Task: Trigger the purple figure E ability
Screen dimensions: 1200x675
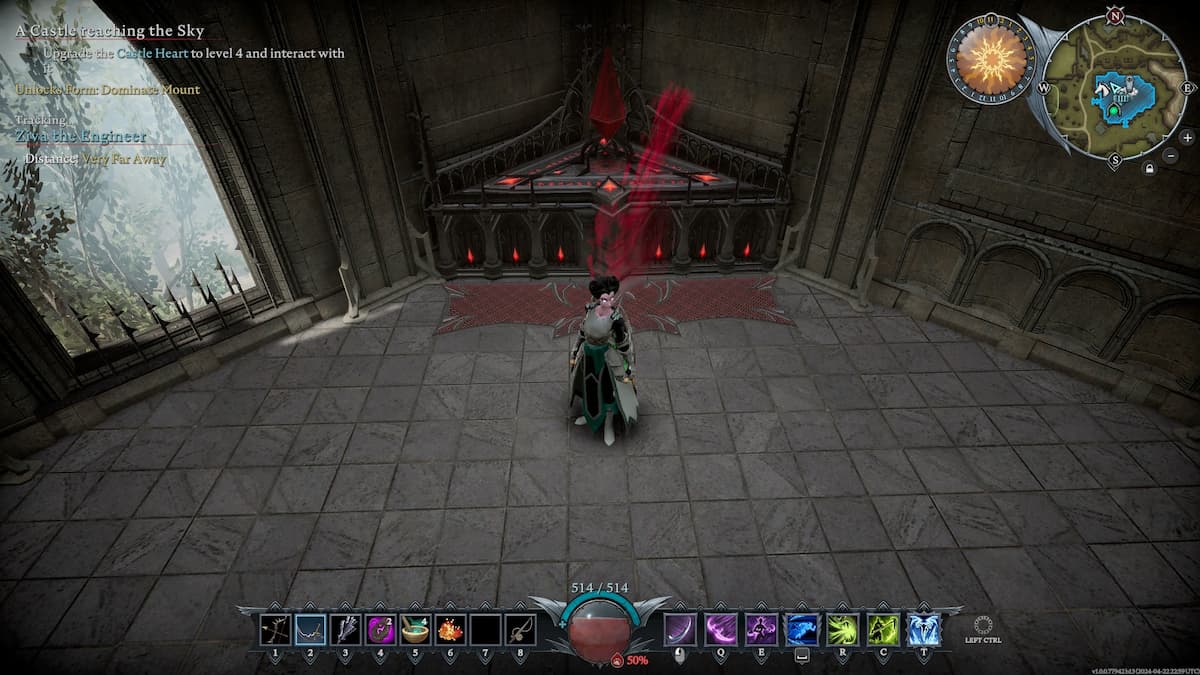Action: tap(761, 630)
